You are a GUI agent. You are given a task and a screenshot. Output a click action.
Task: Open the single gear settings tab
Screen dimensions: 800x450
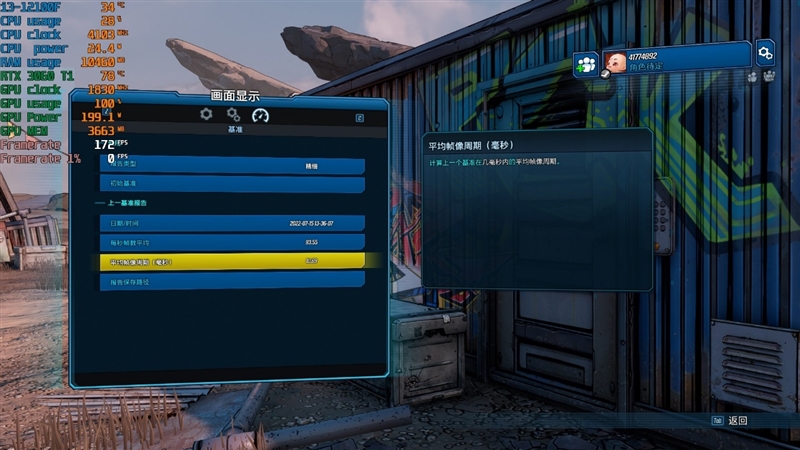(206, 115)
